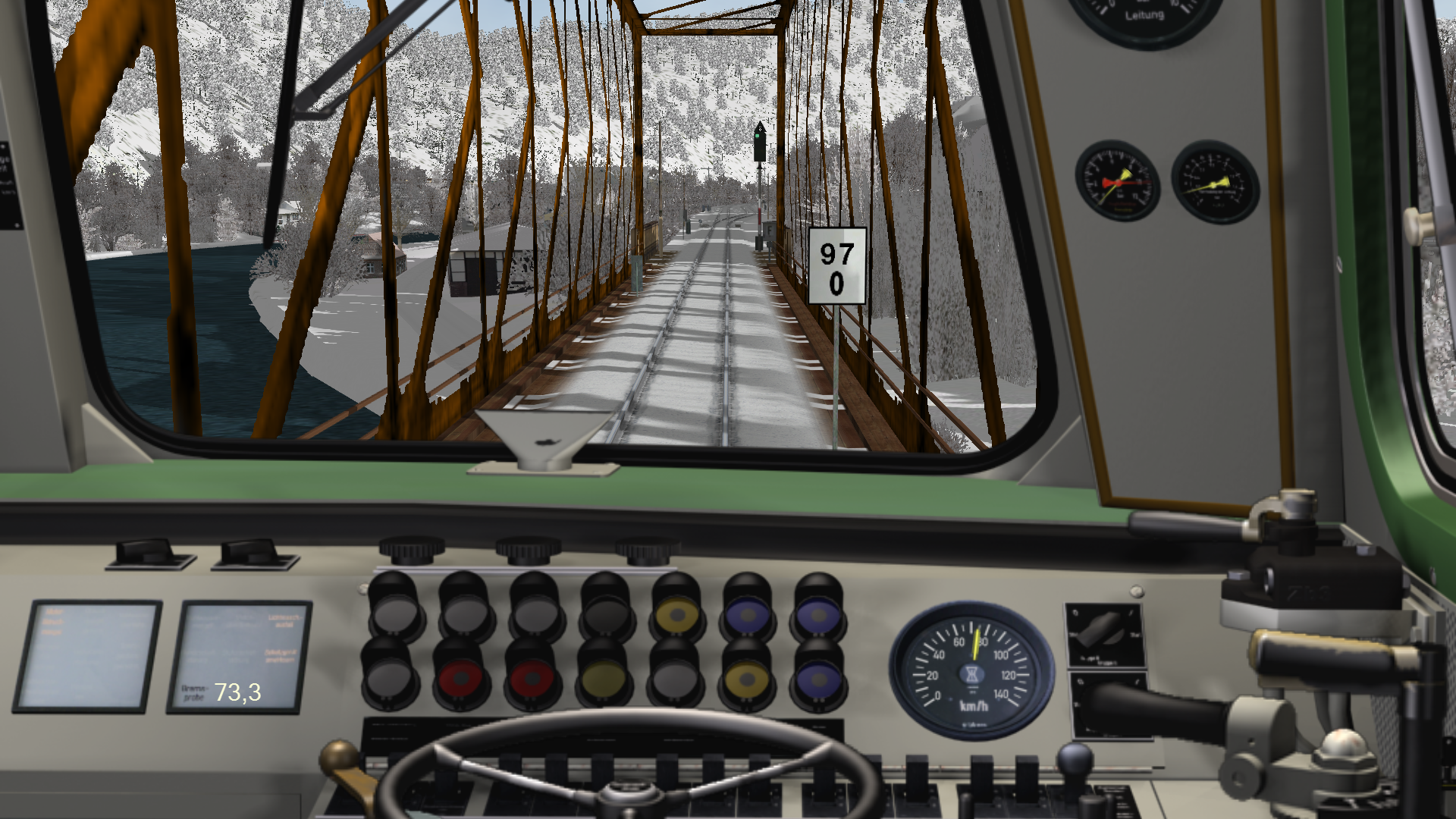Click the brass-handled reverser lever
The height and width of the screenshot is (819, 1456).
346,764
